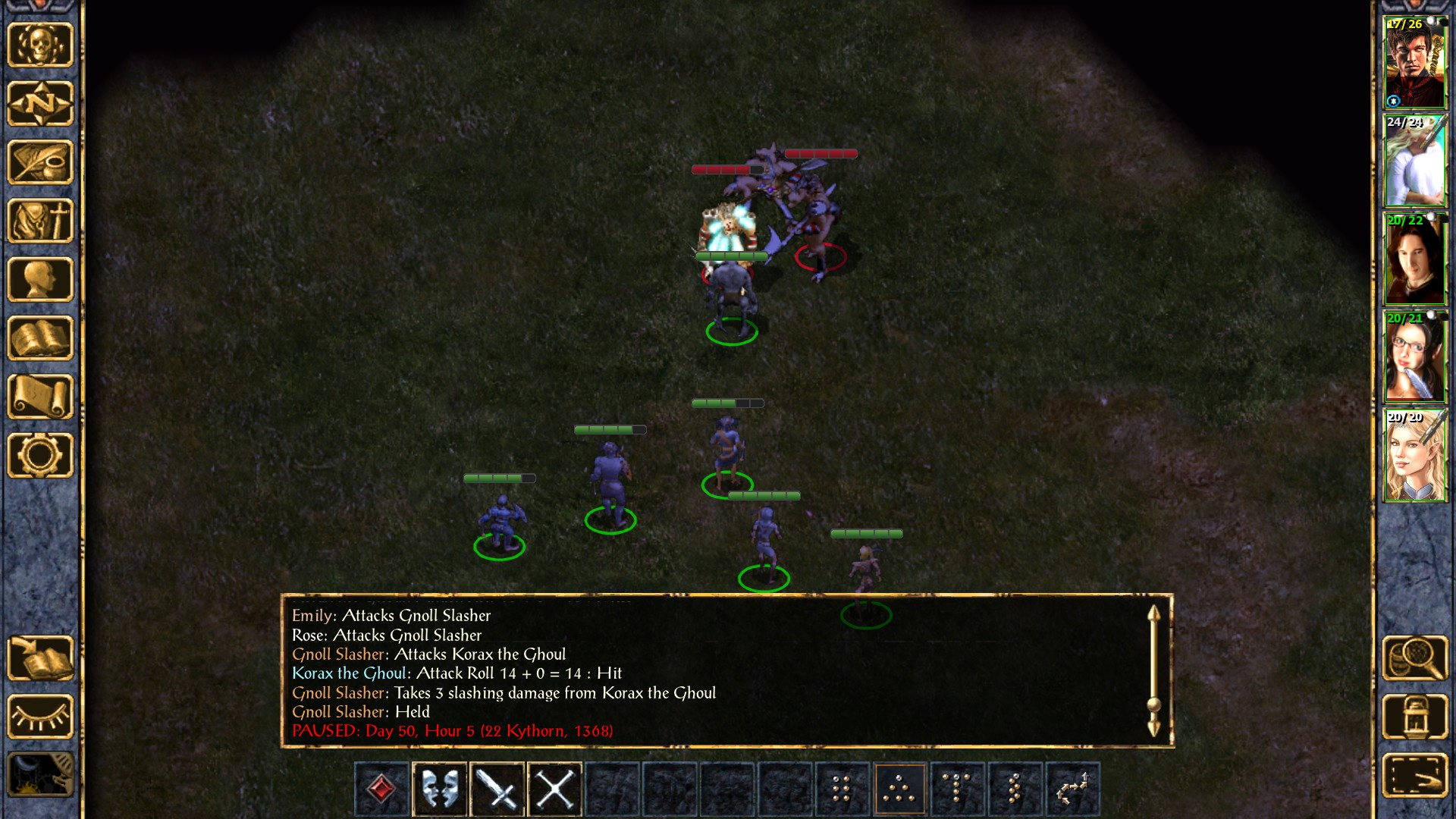Image resolution: width=1456 pixels, height=819 pixels.
Task: Select the portrait with 17/26 health
Action: point(1414,63)
